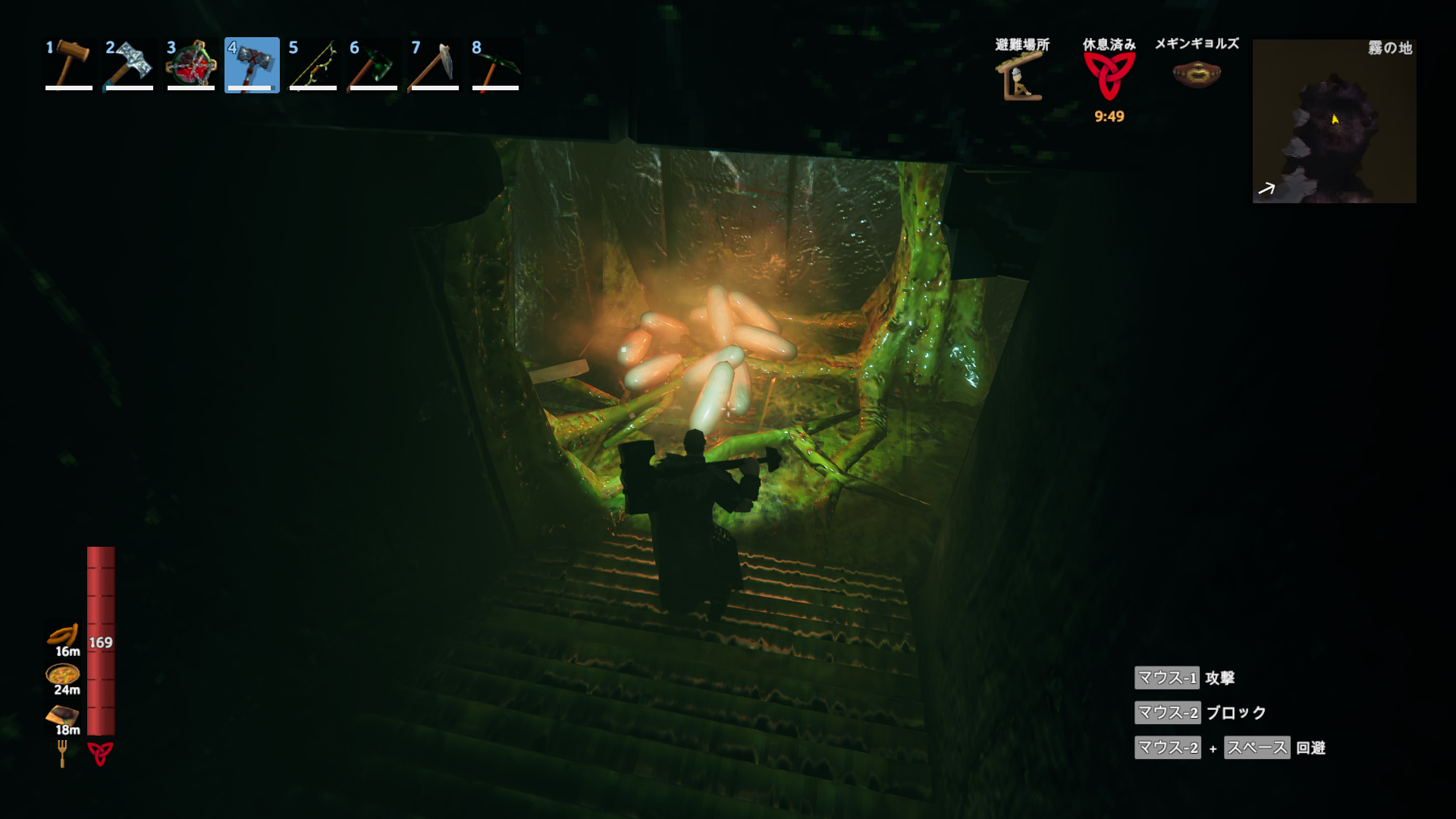Click the fork icon below the foods
This screenshot has height=819, width=1456.
[x=62, y=753]
